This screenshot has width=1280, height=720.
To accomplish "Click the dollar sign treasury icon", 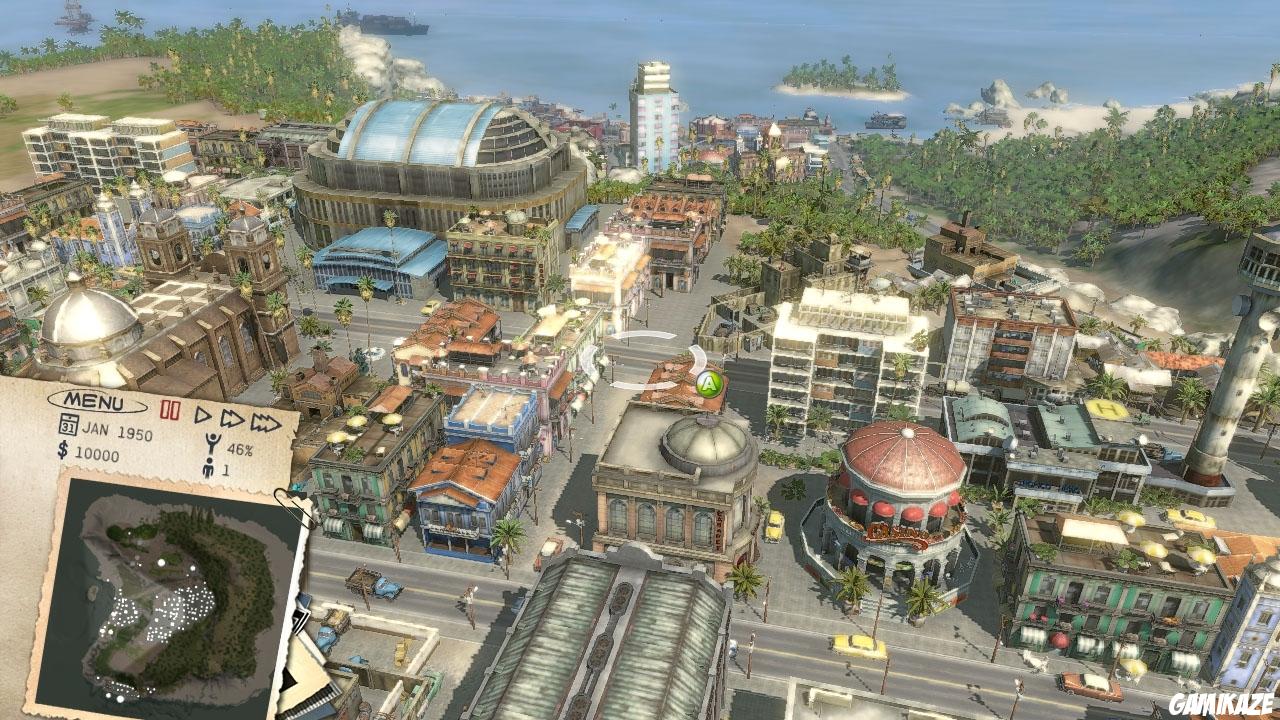I will tap(62, 451).
